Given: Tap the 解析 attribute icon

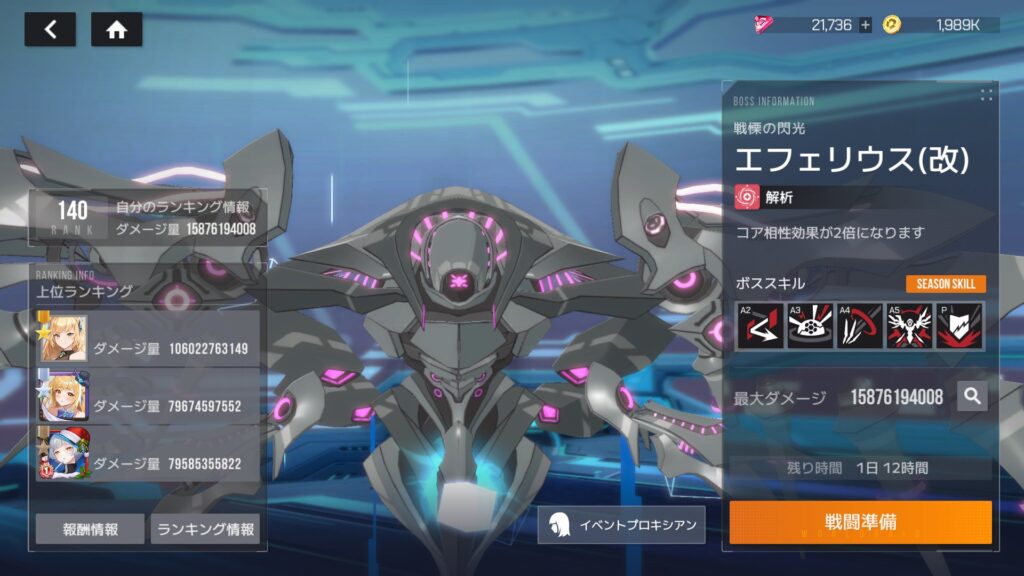Looking at the screenshot, I should point(747,197).
